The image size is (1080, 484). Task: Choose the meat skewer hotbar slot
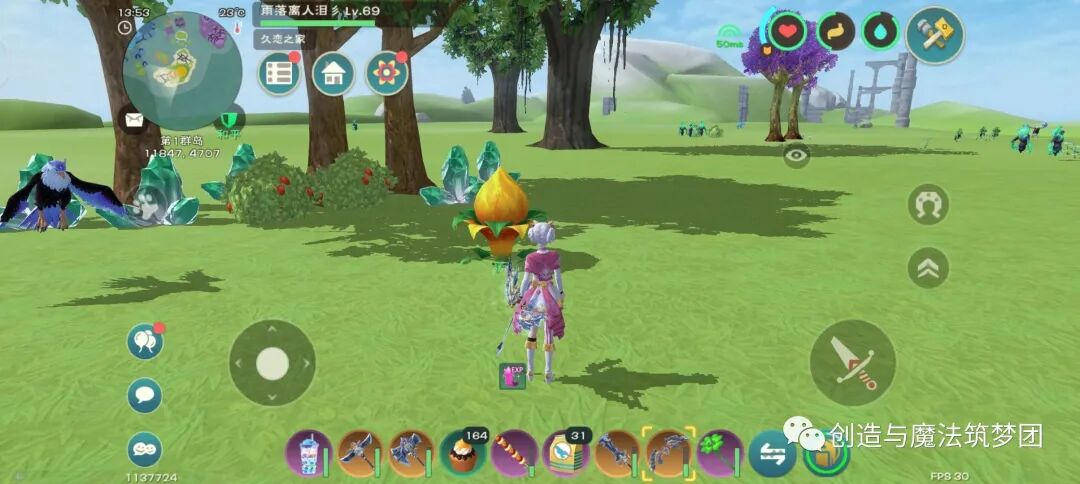point(514,454)
